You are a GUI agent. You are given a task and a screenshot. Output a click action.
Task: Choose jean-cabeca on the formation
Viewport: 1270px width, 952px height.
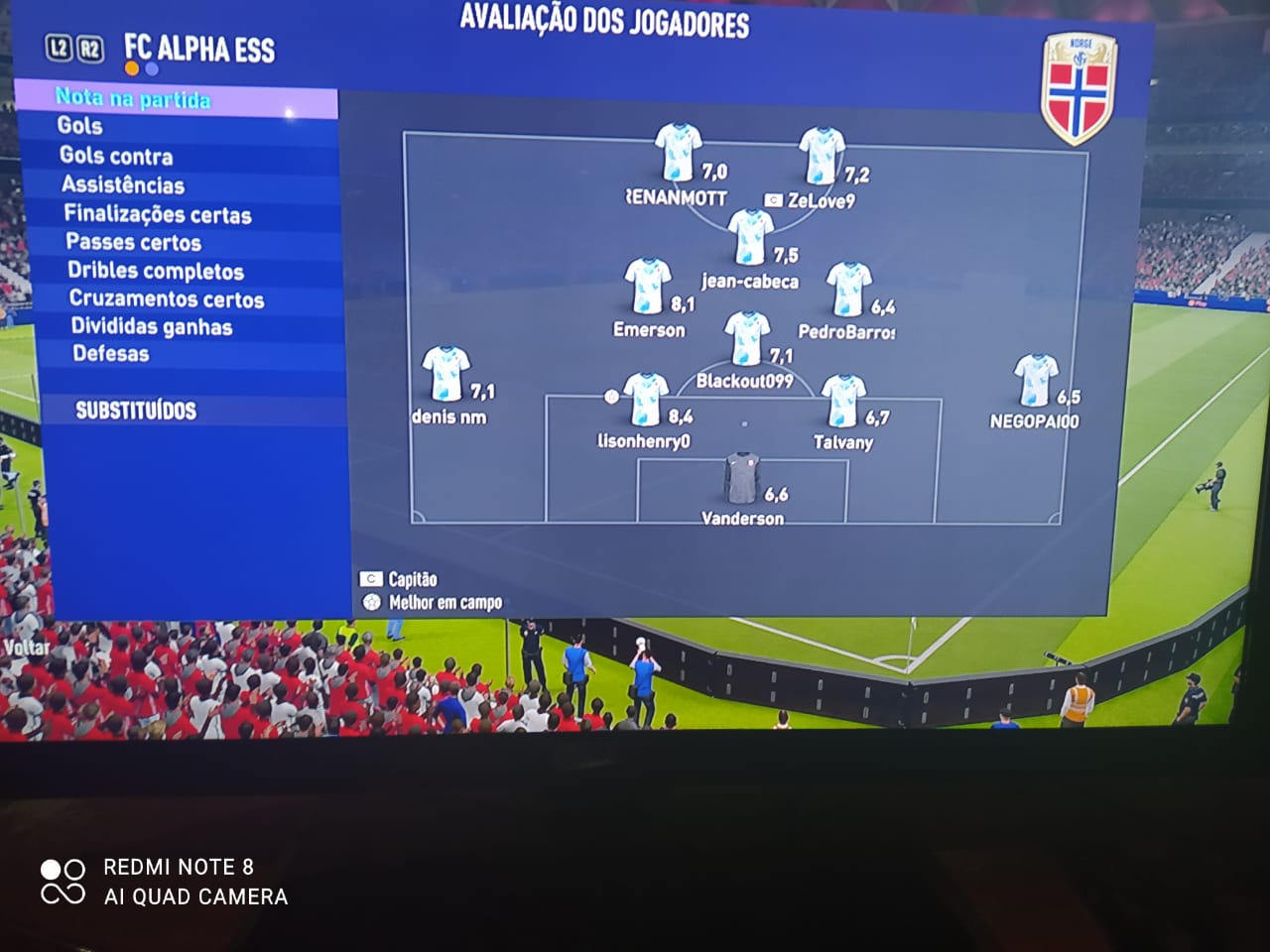tap(750, 238)
